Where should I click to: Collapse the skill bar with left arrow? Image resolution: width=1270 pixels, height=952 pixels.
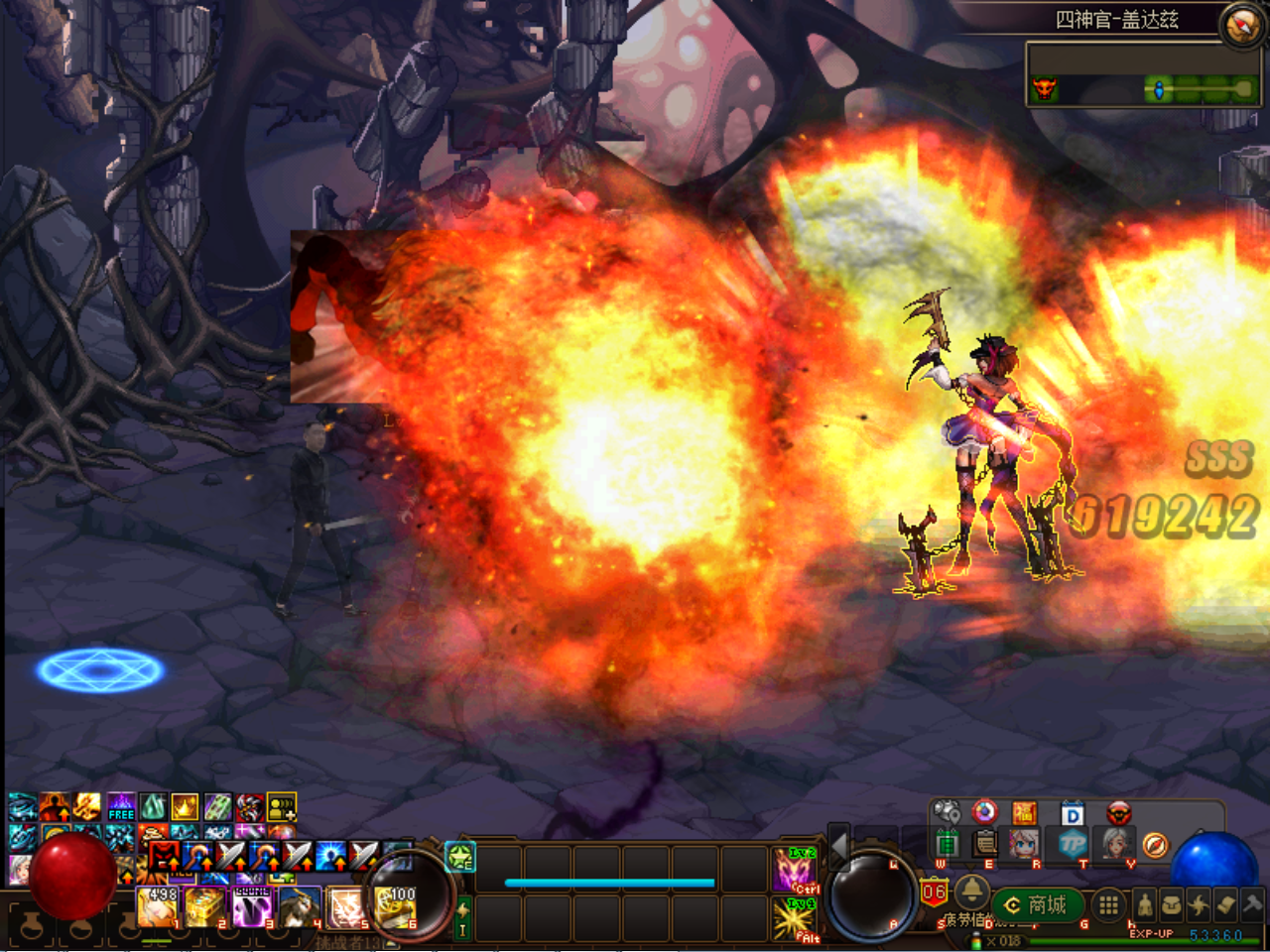pyautogui.click(x=839, y=846)
